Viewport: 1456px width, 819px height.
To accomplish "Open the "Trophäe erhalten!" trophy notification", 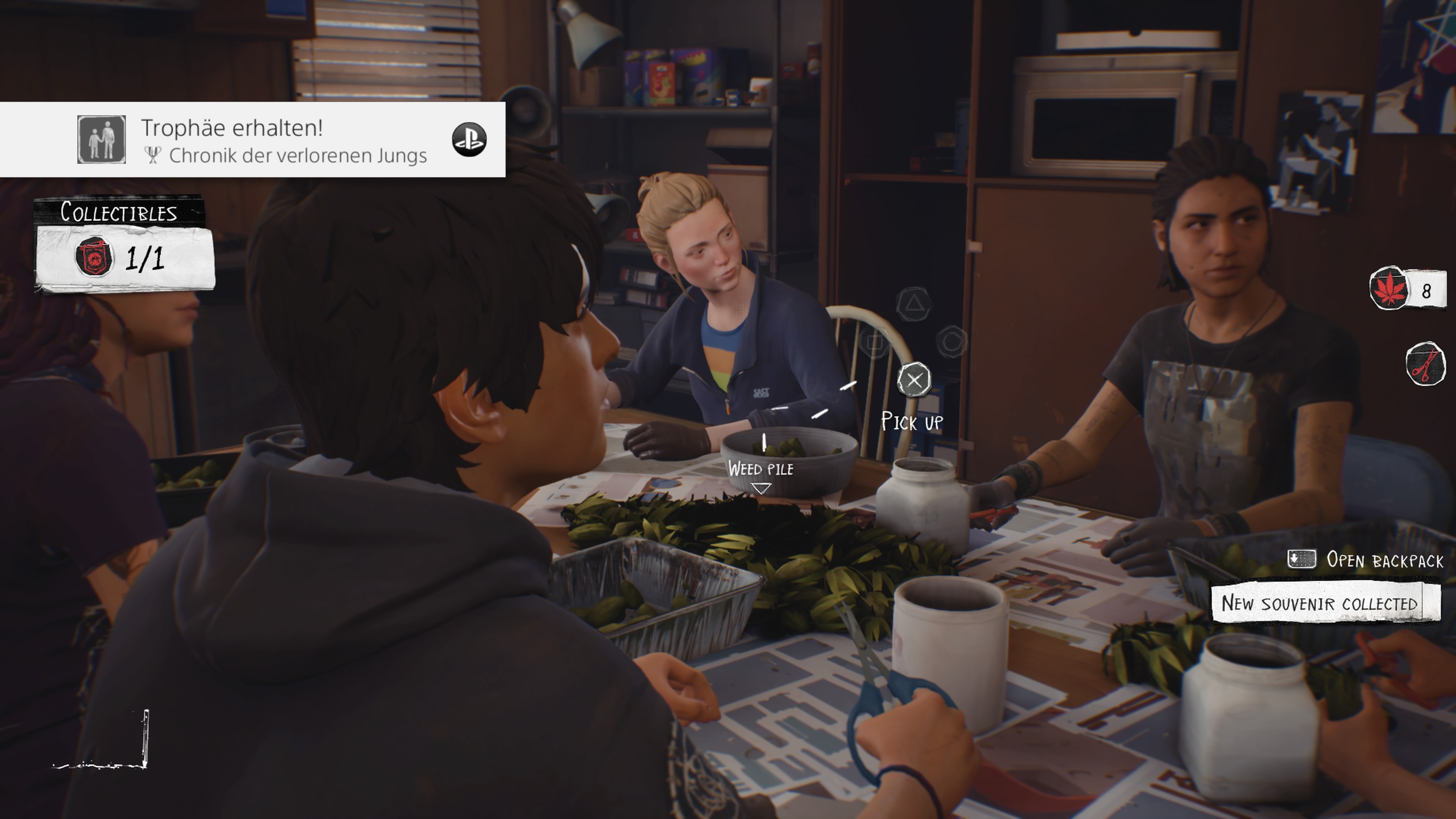I will 252,140.
